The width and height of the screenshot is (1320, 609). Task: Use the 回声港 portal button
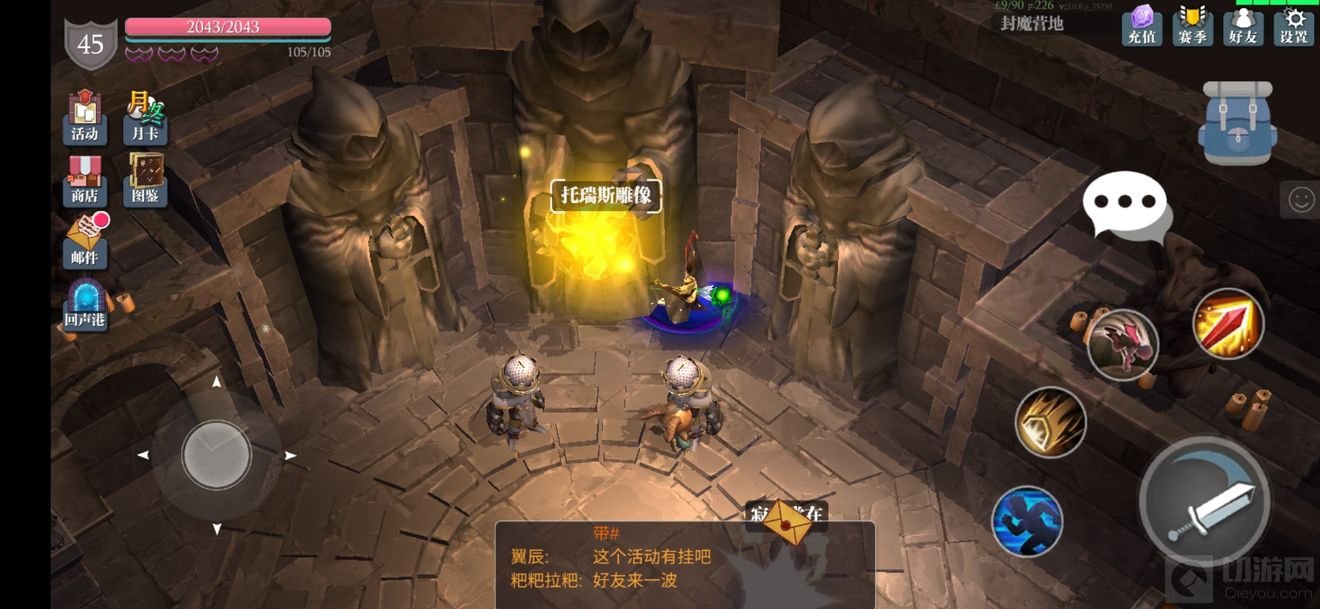(86, 306)
